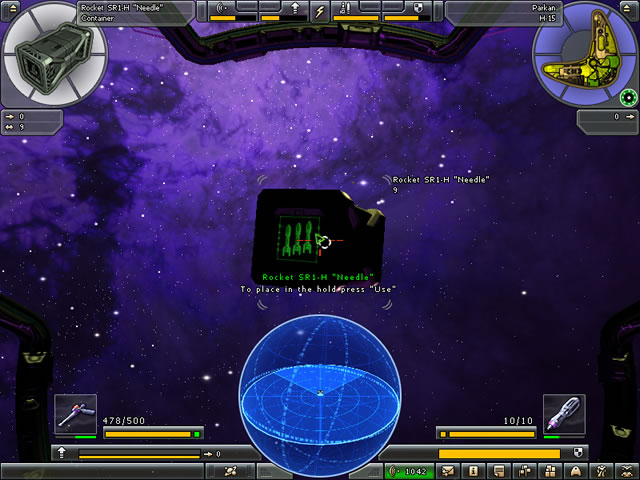Click the up-arrow engine thrust icon
640x480 pixels.
[x=62, y=454]
